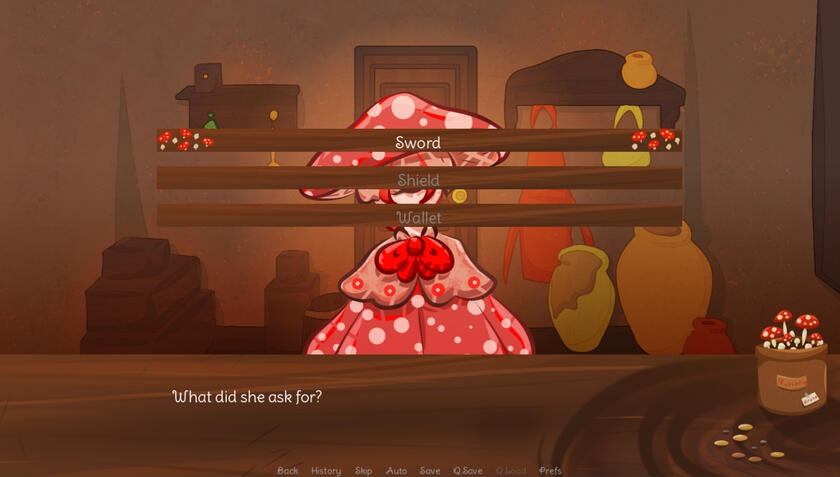The image size is (840, 477).
Task: Choose the Sword answer
Action: tap(418, 142)
